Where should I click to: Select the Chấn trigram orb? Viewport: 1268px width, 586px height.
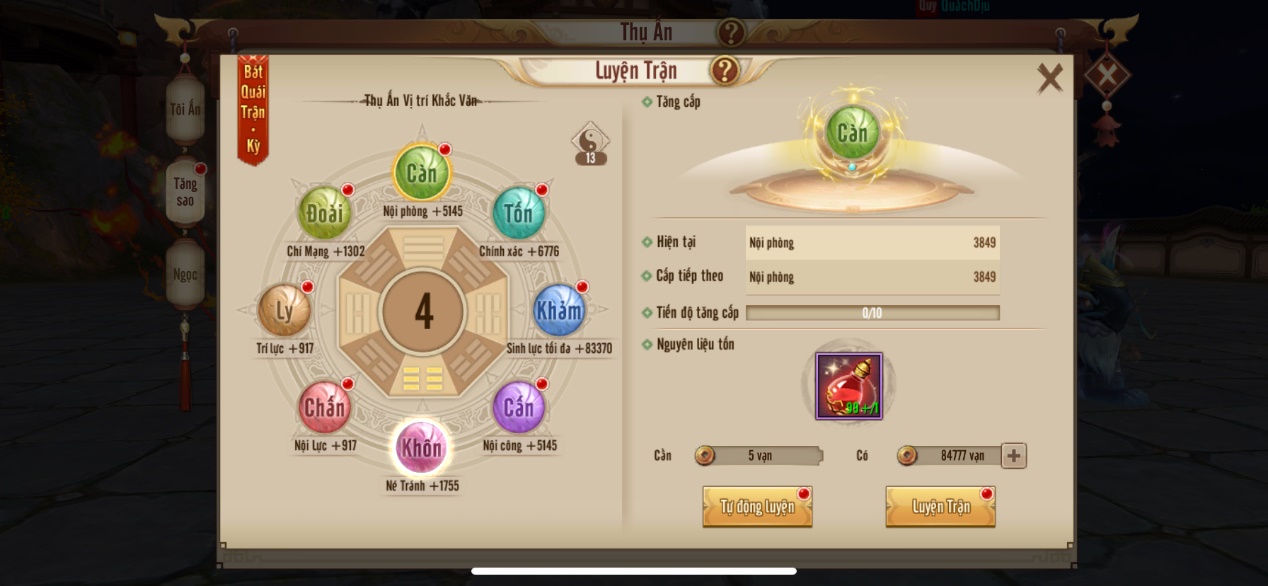pyautogui.click(x=324, y=407)
